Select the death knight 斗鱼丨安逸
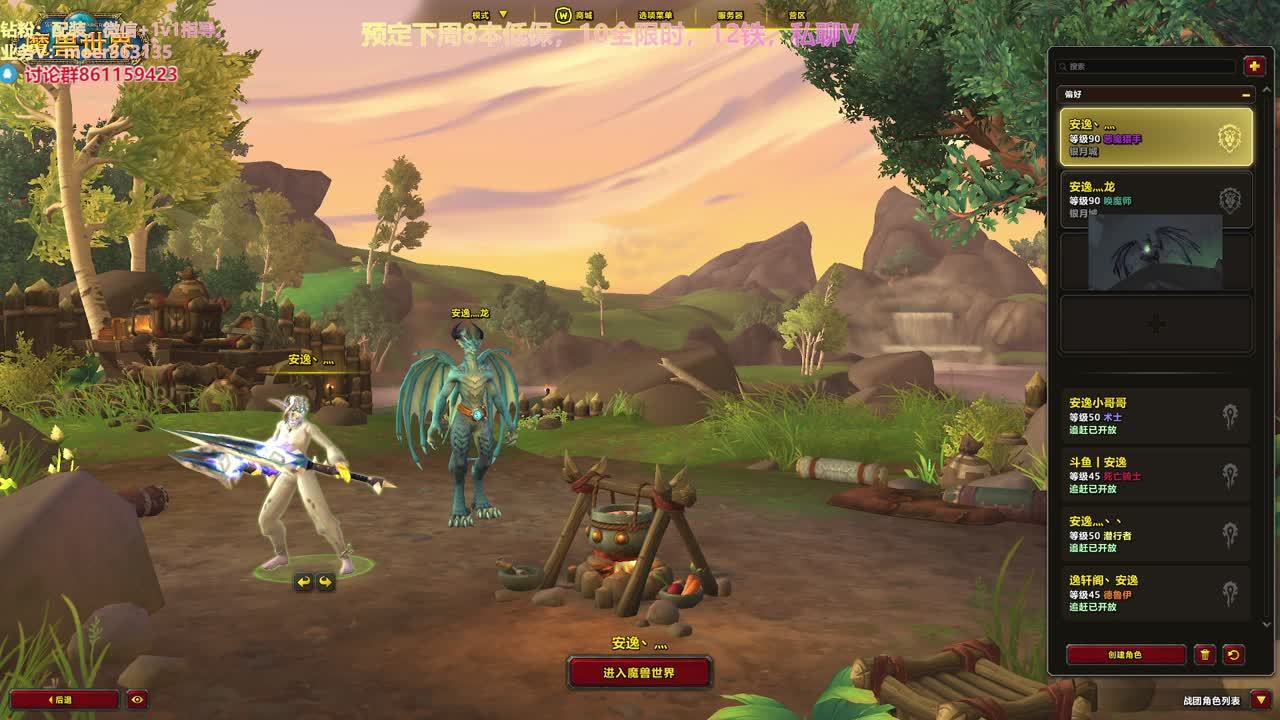This screenshot has width=1280, height=720. click(x=1155, y=475)
